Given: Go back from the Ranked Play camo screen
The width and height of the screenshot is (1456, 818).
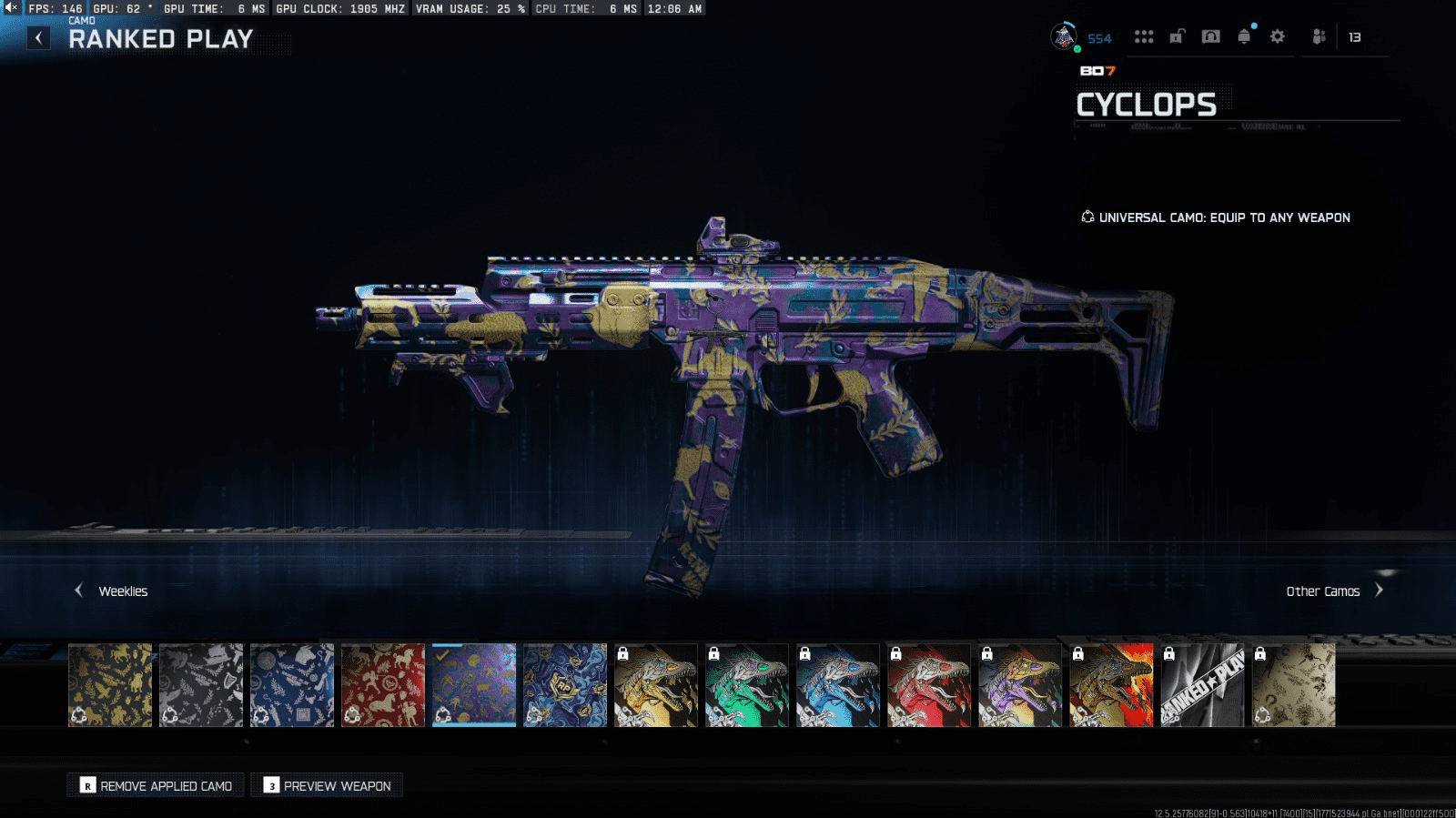Looking at the screenshot, I should coord(38,38).
